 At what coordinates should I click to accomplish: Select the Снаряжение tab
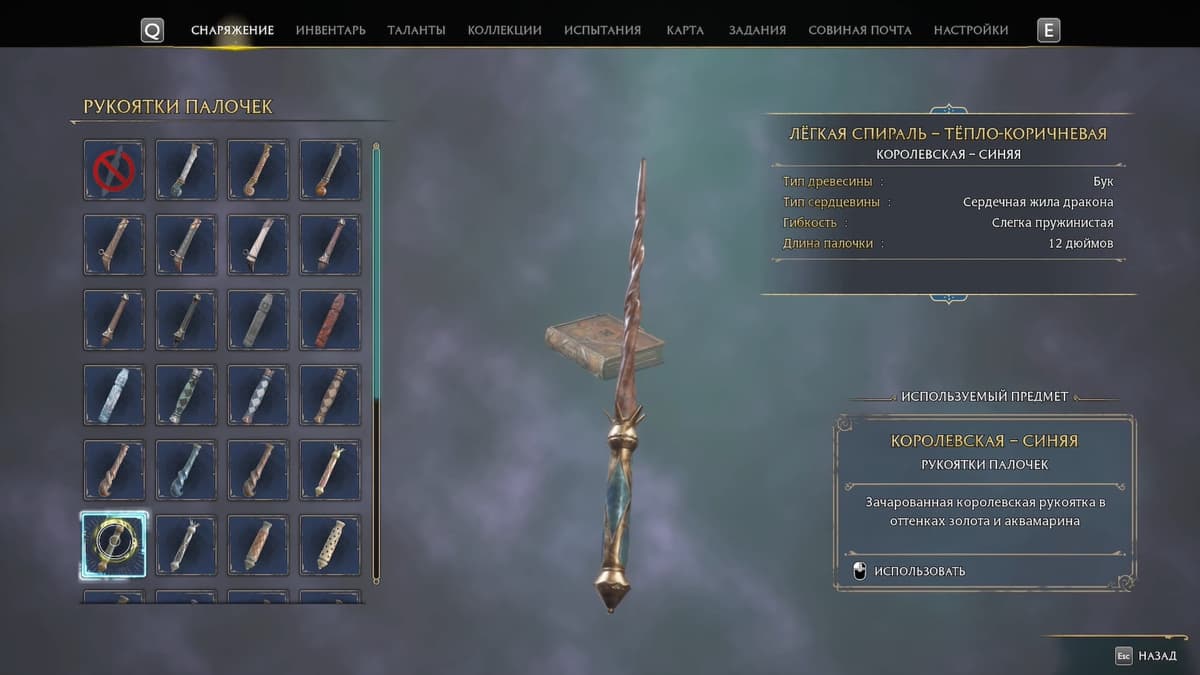click(x=232, y=30)
